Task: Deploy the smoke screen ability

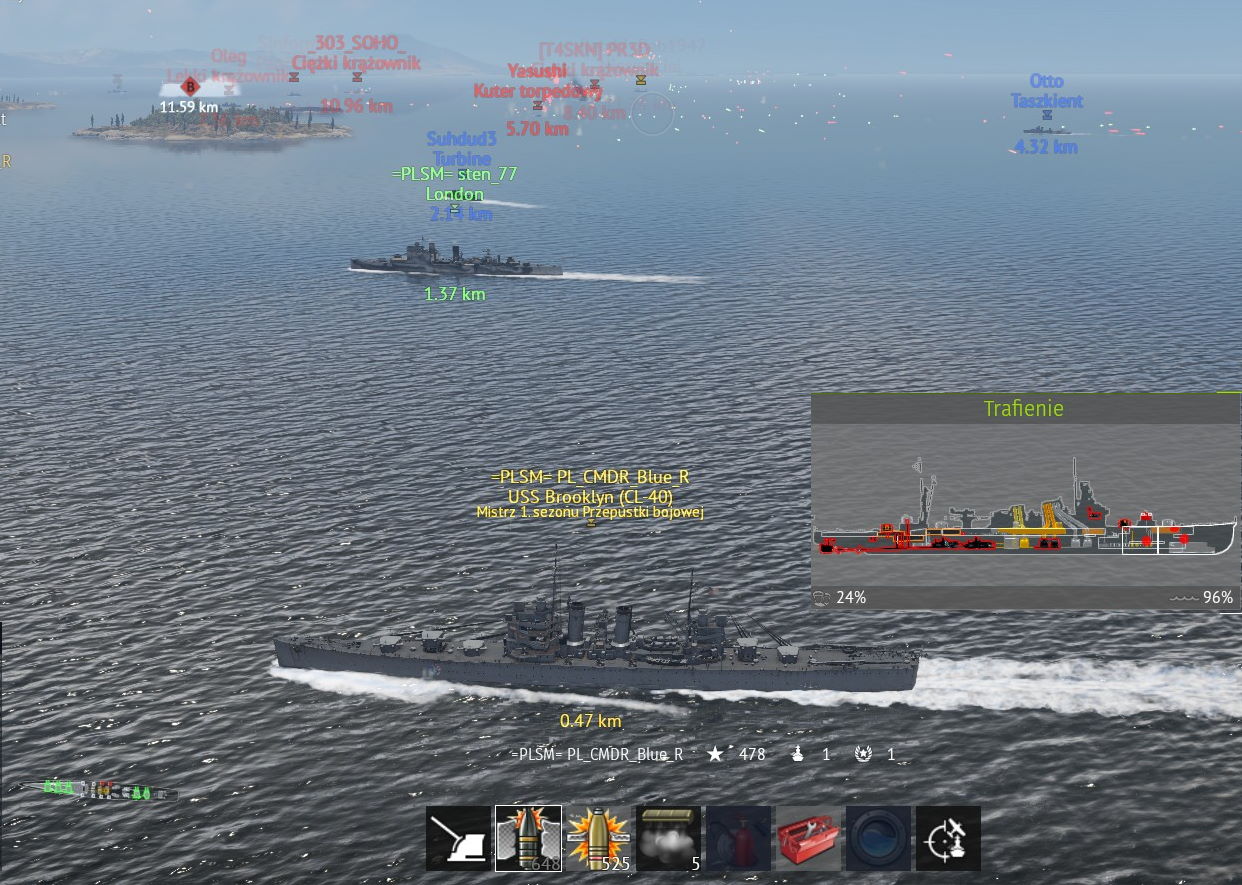Action: [x=668, y=838]
